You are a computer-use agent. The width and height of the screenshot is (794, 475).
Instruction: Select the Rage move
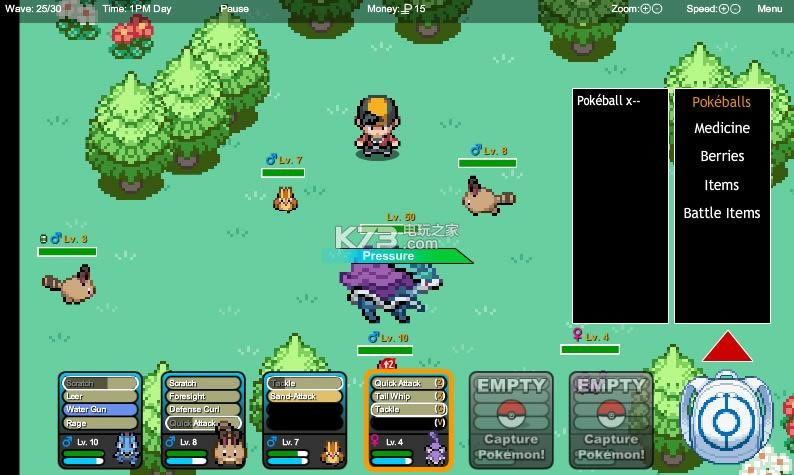pyautogui.click(x=100, y=423)
